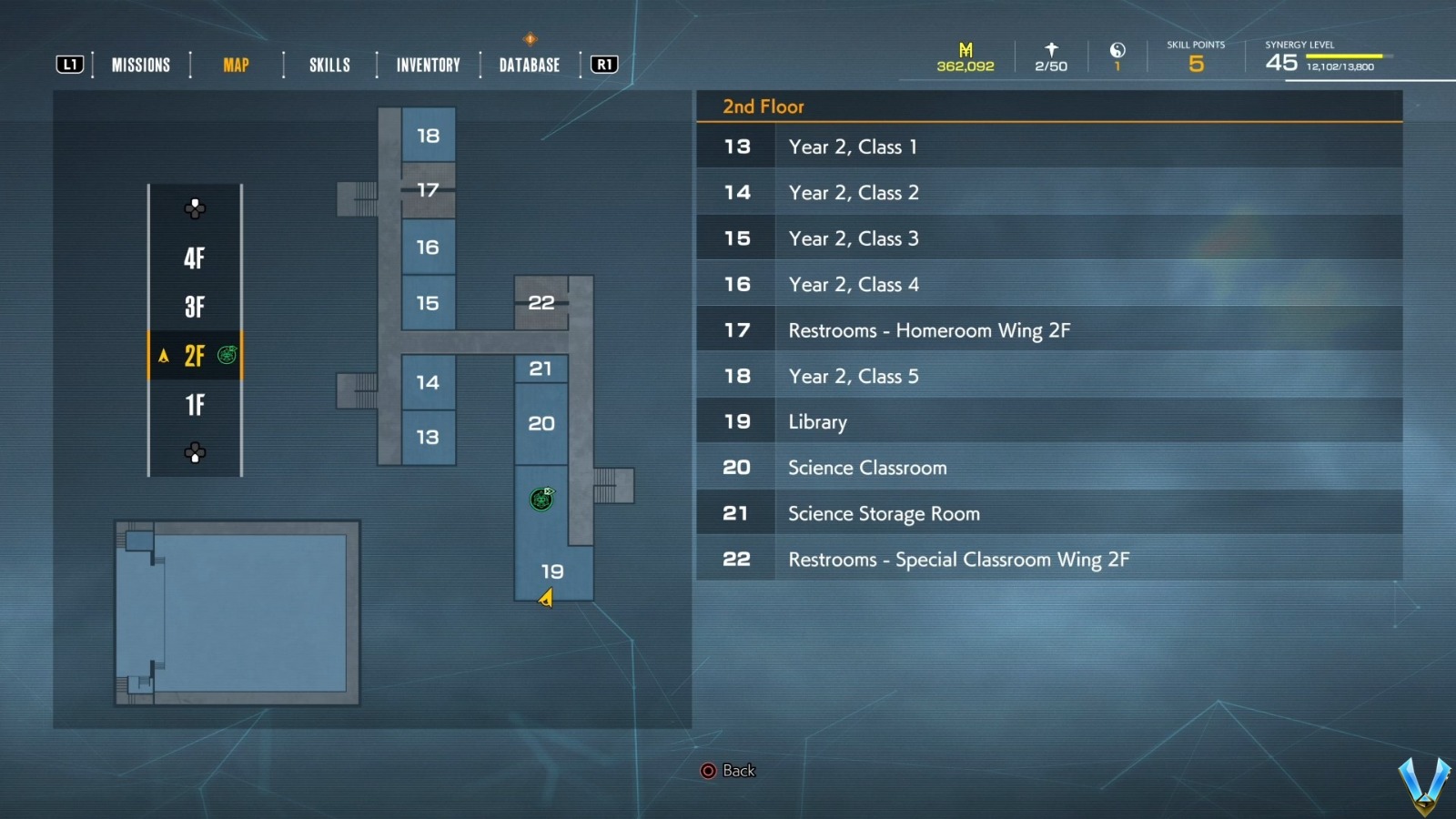Click the green icon beside the 2F label

(227, 356)
